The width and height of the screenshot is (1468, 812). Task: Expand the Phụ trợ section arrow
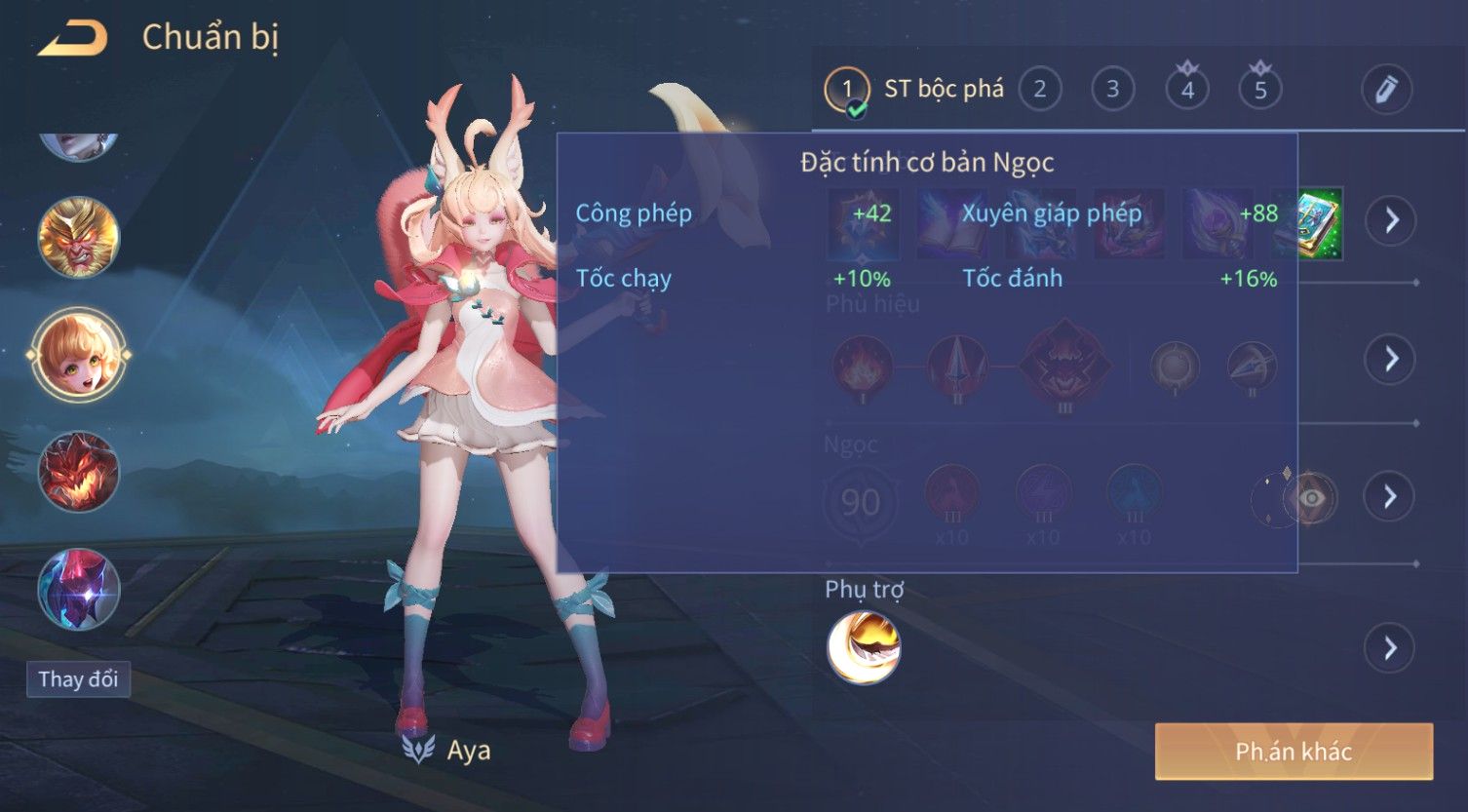pos(1391,647)
